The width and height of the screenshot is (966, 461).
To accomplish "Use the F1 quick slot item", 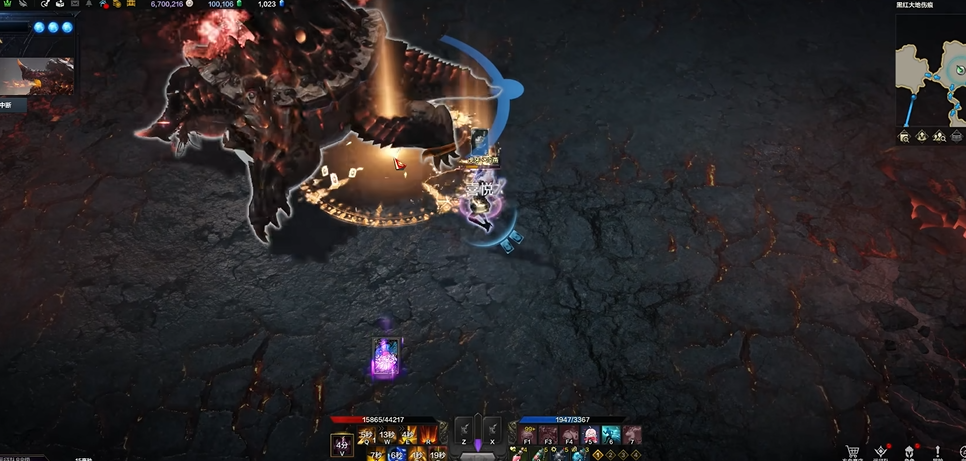I will click(528, 435).
